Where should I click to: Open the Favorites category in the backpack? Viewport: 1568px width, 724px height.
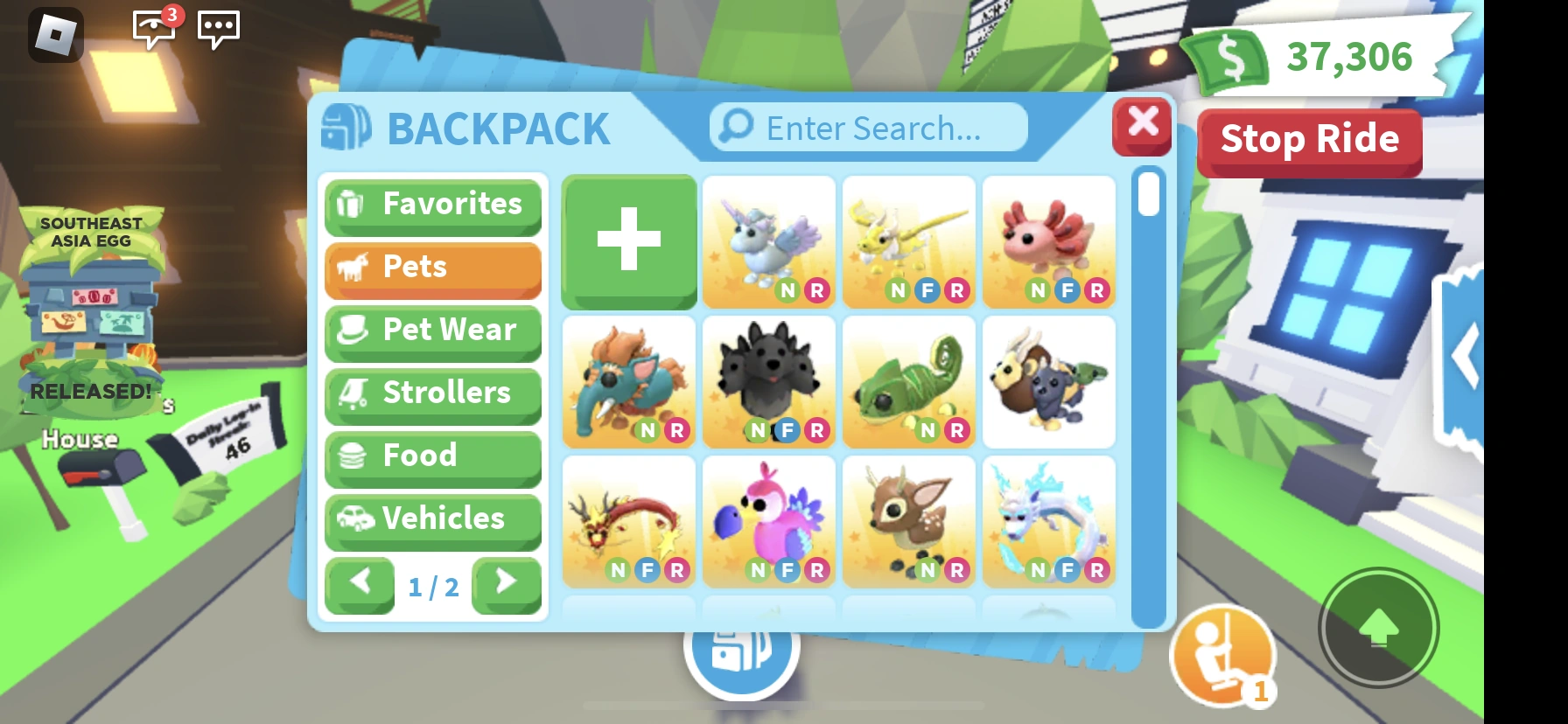coord(432,205)
